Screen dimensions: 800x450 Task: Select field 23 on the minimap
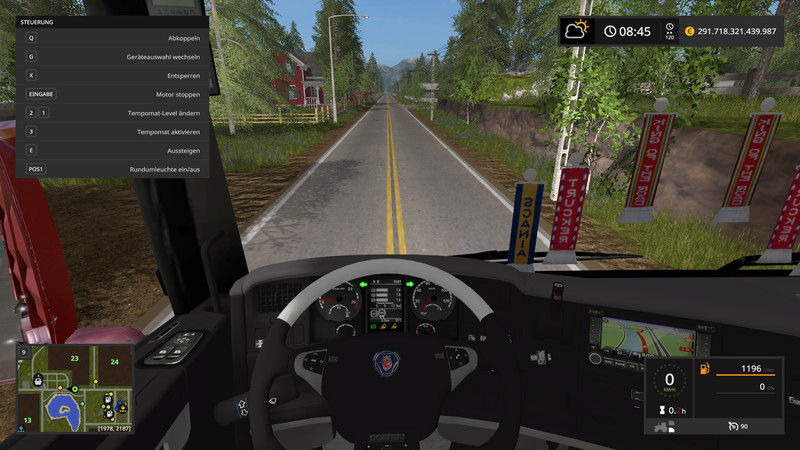click(74, 357)
